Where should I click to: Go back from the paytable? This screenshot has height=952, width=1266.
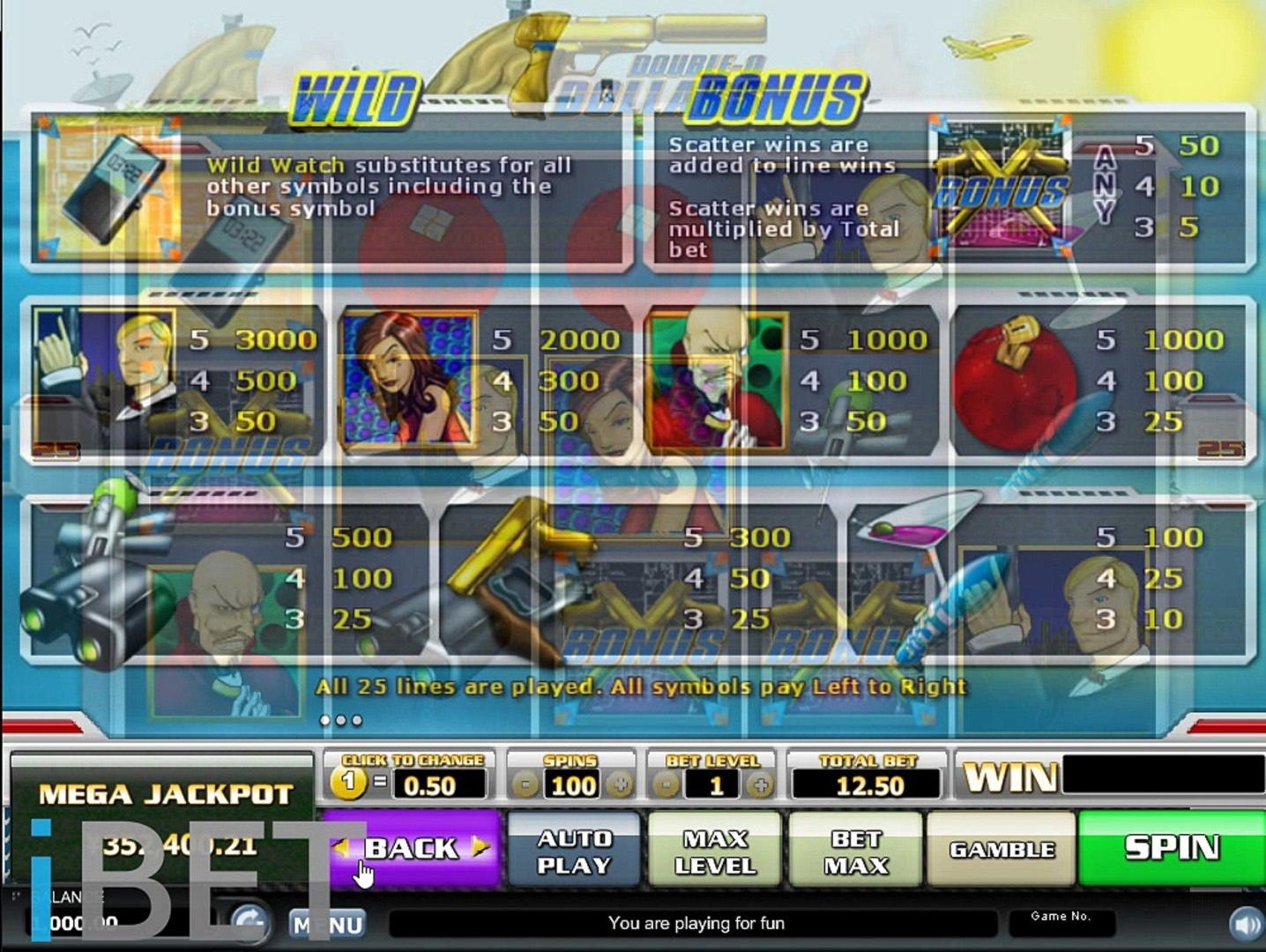pyautogui.click(x=411, y=848)
